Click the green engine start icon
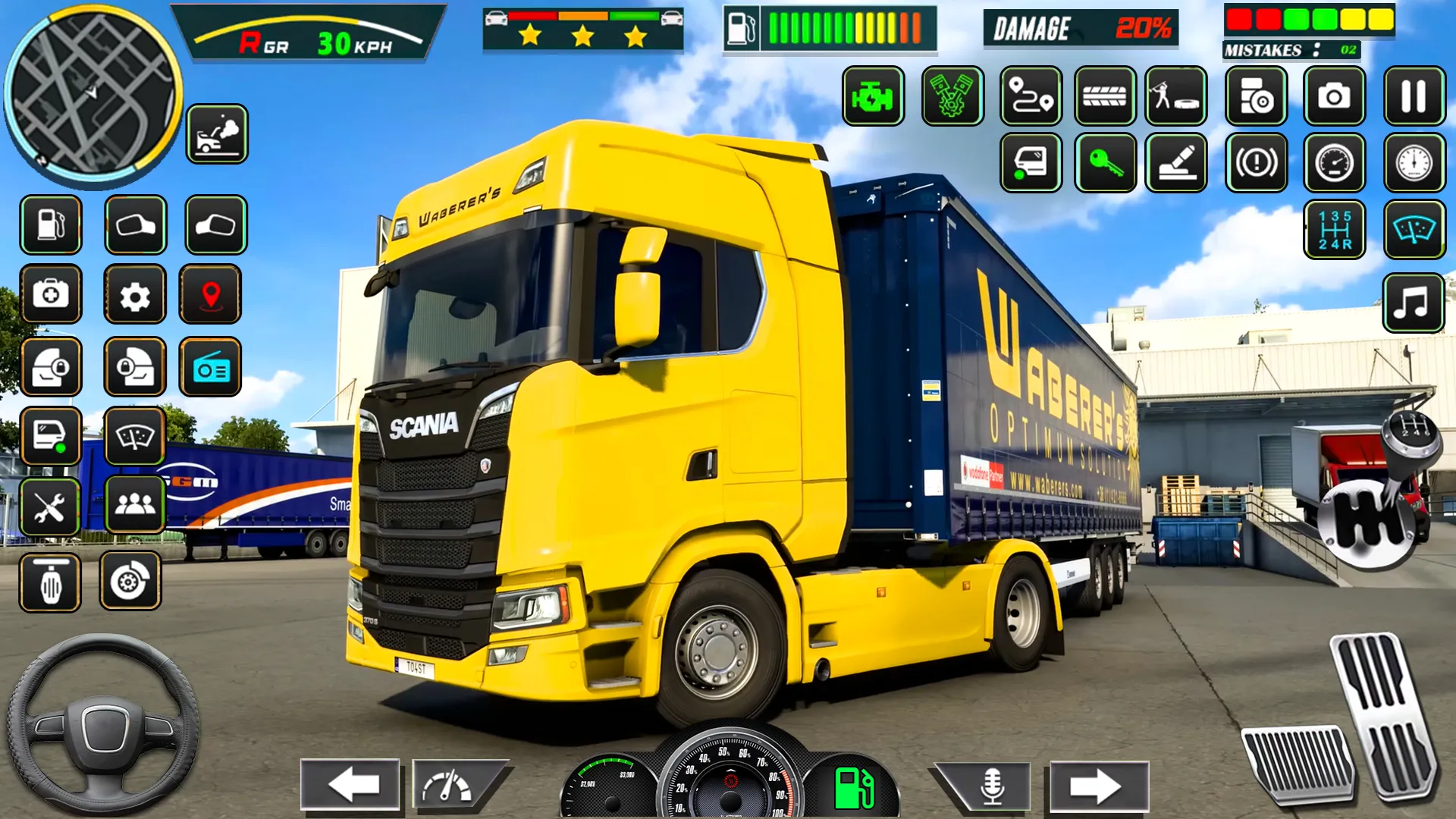This screenshot has height=819, width=1456. coord(873,96)
